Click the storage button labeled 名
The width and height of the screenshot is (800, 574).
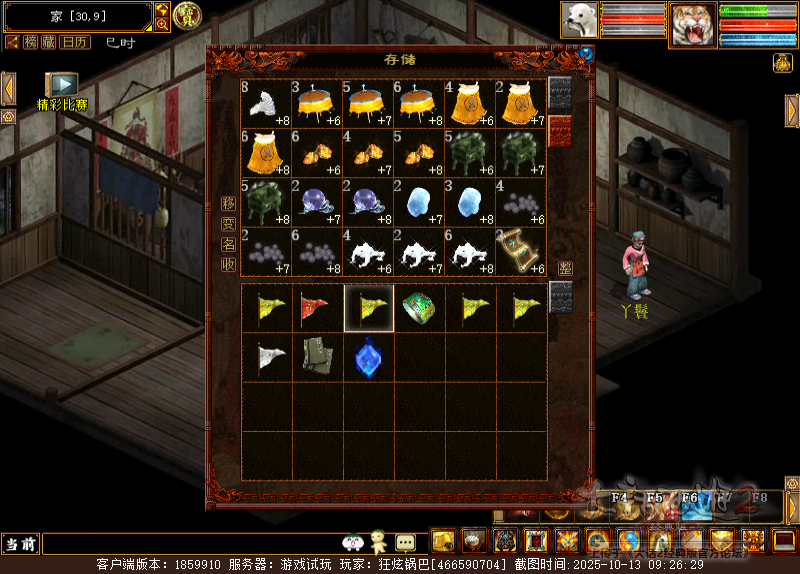(229, 244)
